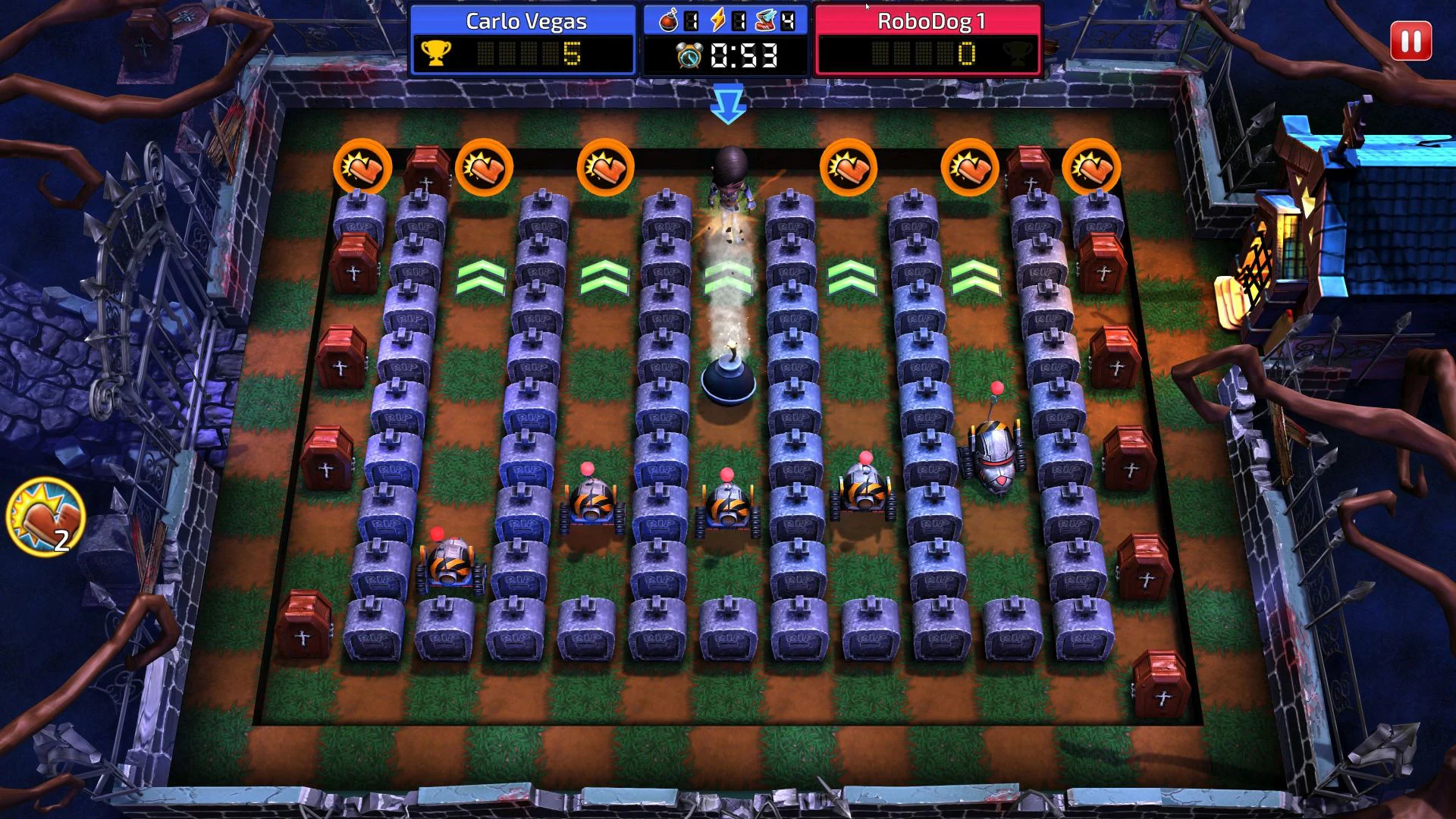Click the Carlo Vegas name banner

point(525,22)
